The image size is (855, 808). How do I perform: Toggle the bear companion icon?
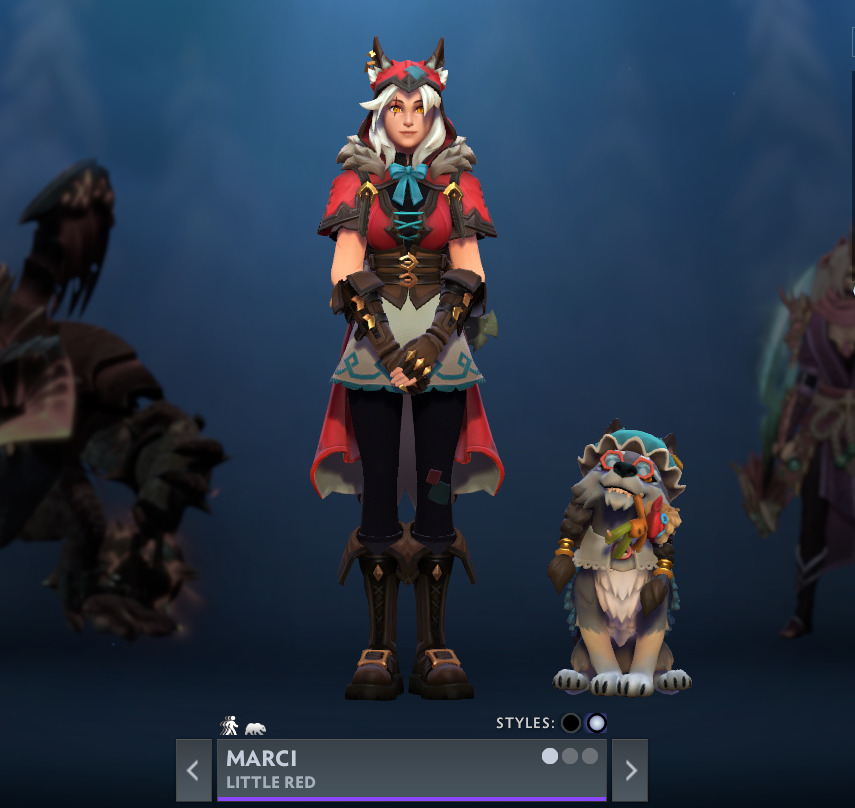click(255, 729)
